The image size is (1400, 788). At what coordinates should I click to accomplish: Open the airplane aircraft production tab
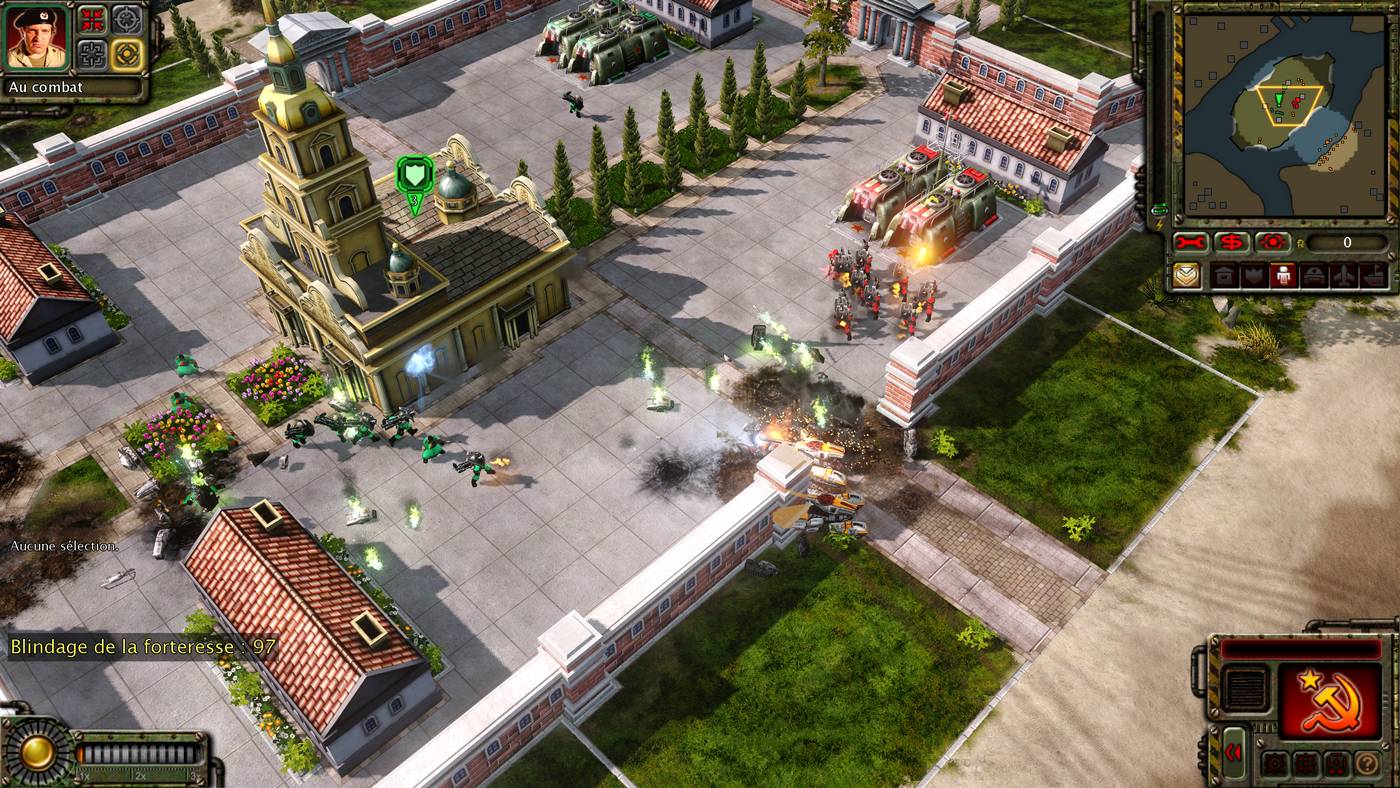(x=1346, y=276)
